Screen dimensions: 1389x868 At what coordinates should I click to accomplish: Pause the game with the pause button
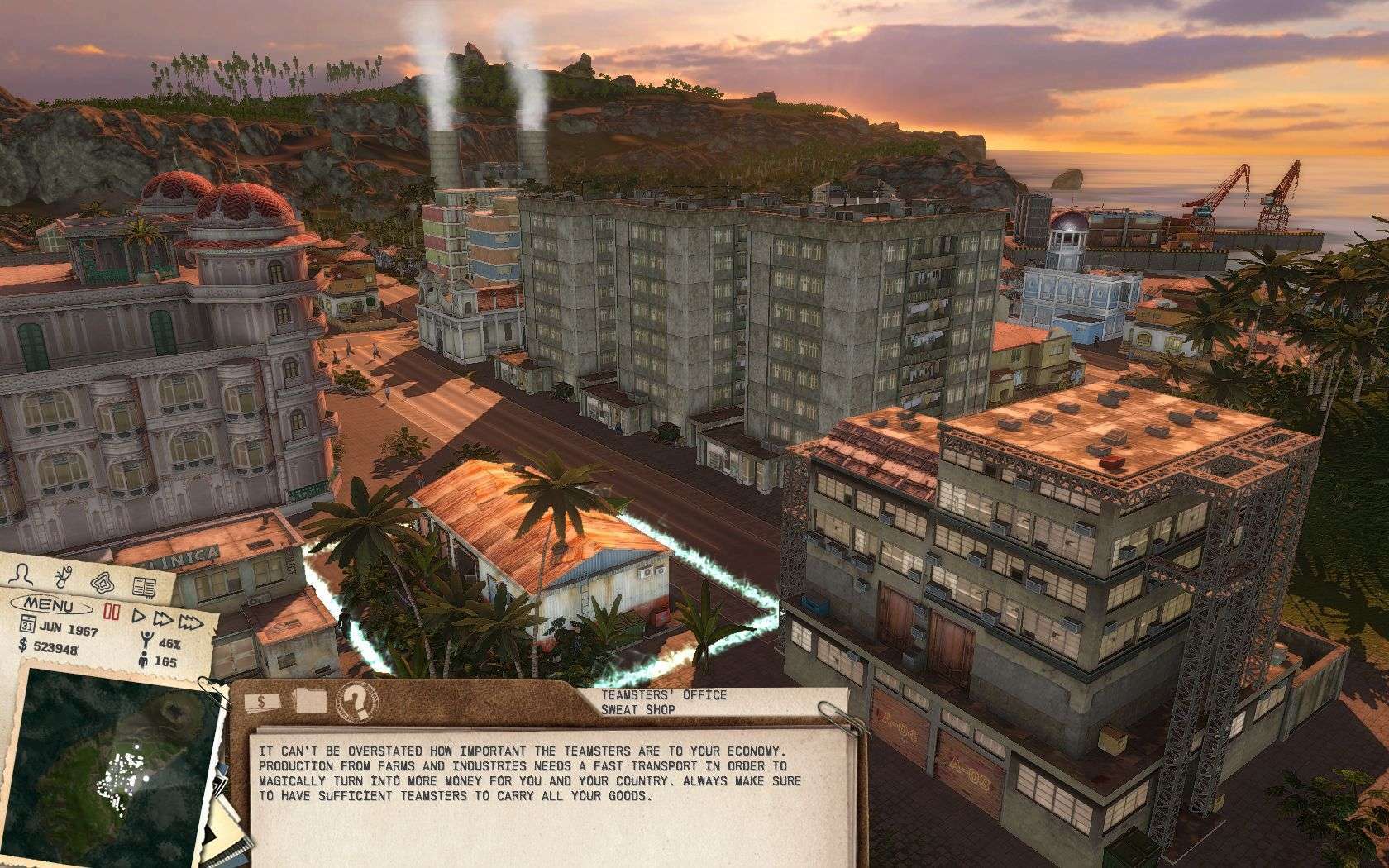pos(111,610)
